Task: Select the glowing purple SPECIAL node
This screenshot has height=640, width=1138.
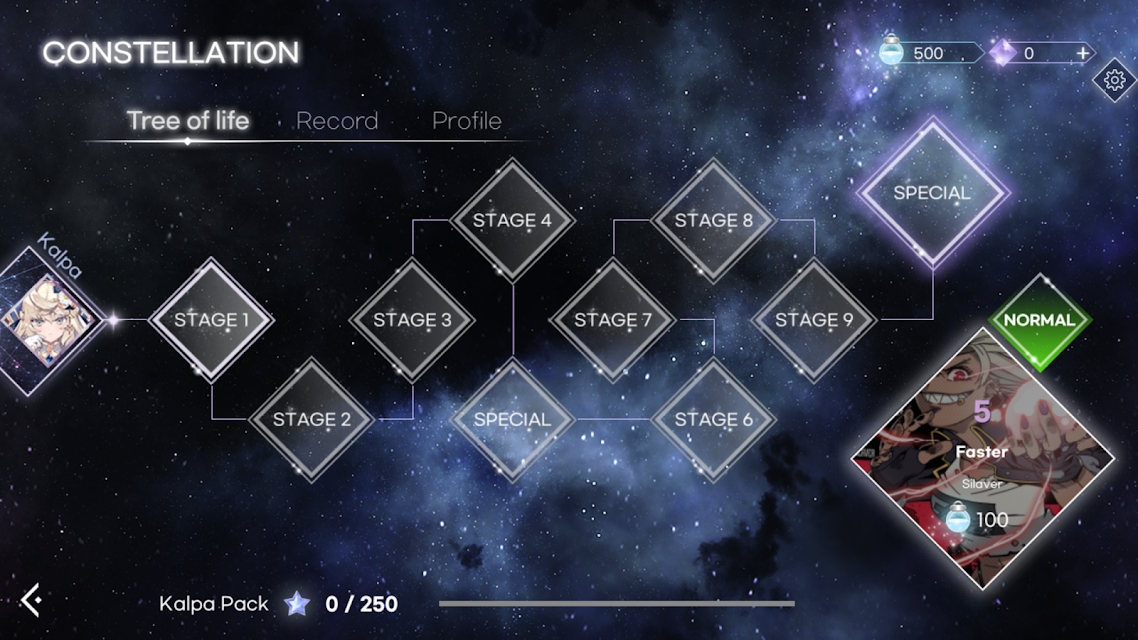Action: (932, 192)
